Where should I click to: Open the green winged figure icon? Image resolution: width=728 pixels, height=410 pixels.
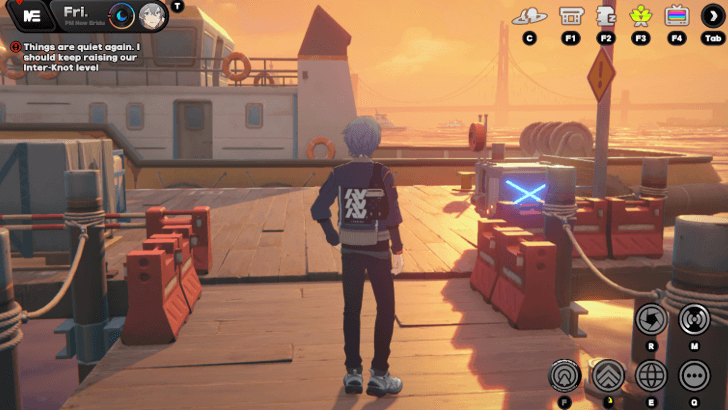coord(641,16)
